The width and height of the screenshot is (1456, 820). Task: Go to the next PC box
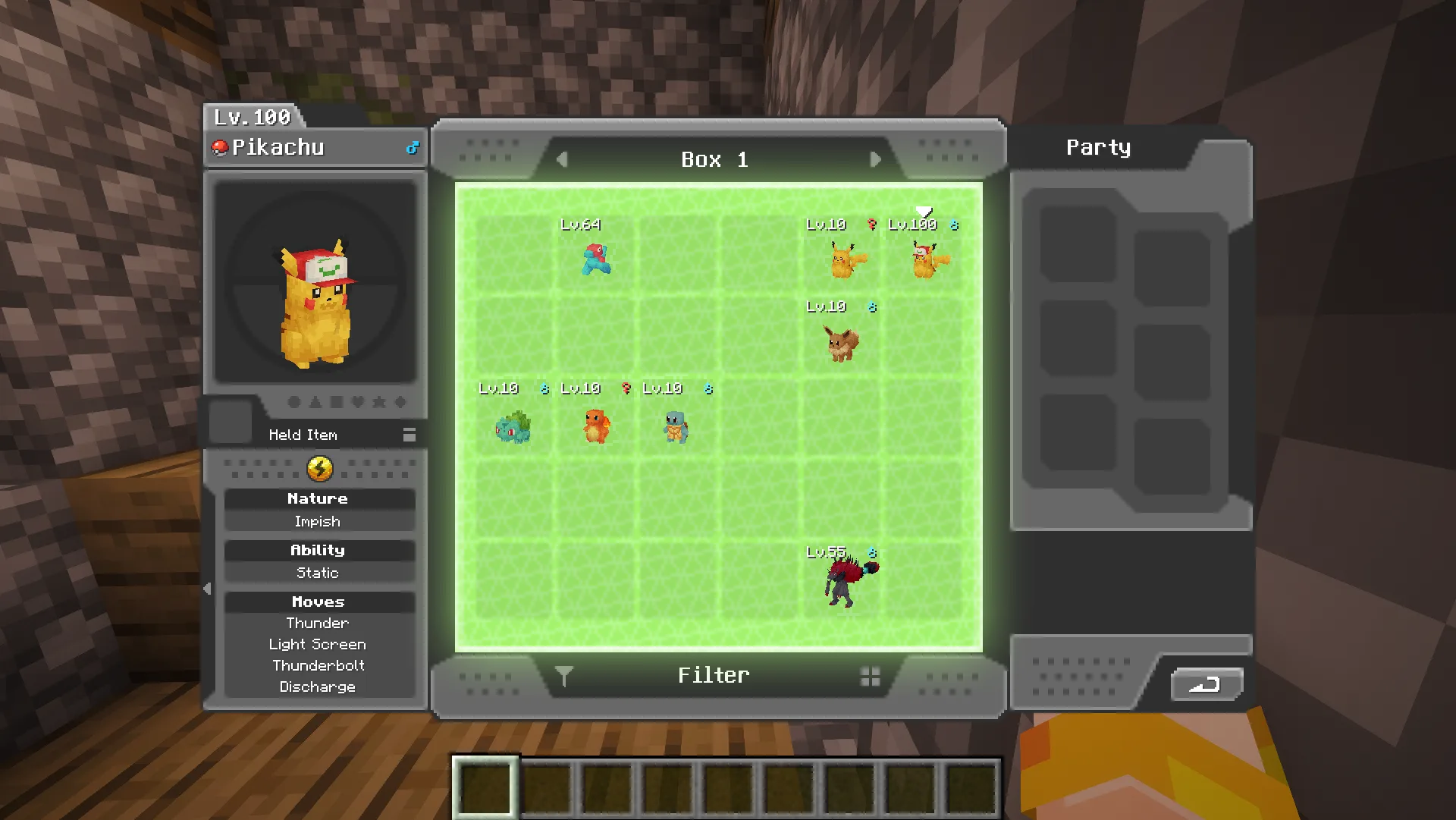click(875, 159)
